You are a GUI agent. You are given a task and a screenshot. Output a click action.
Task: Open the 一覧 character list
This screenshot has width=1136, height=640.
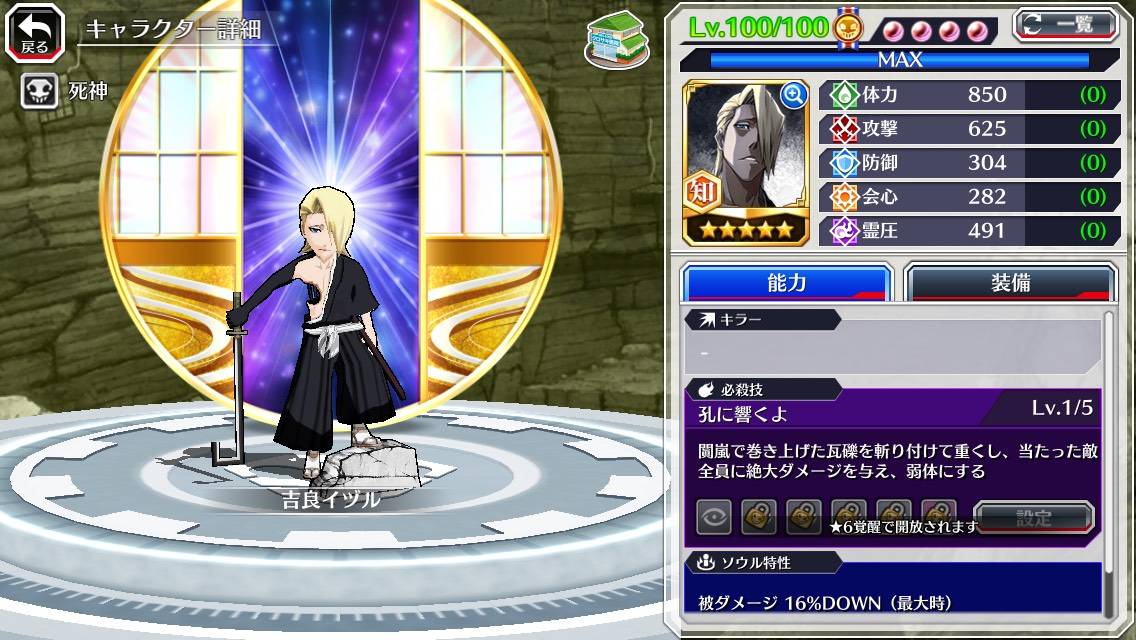(1064, 24)
